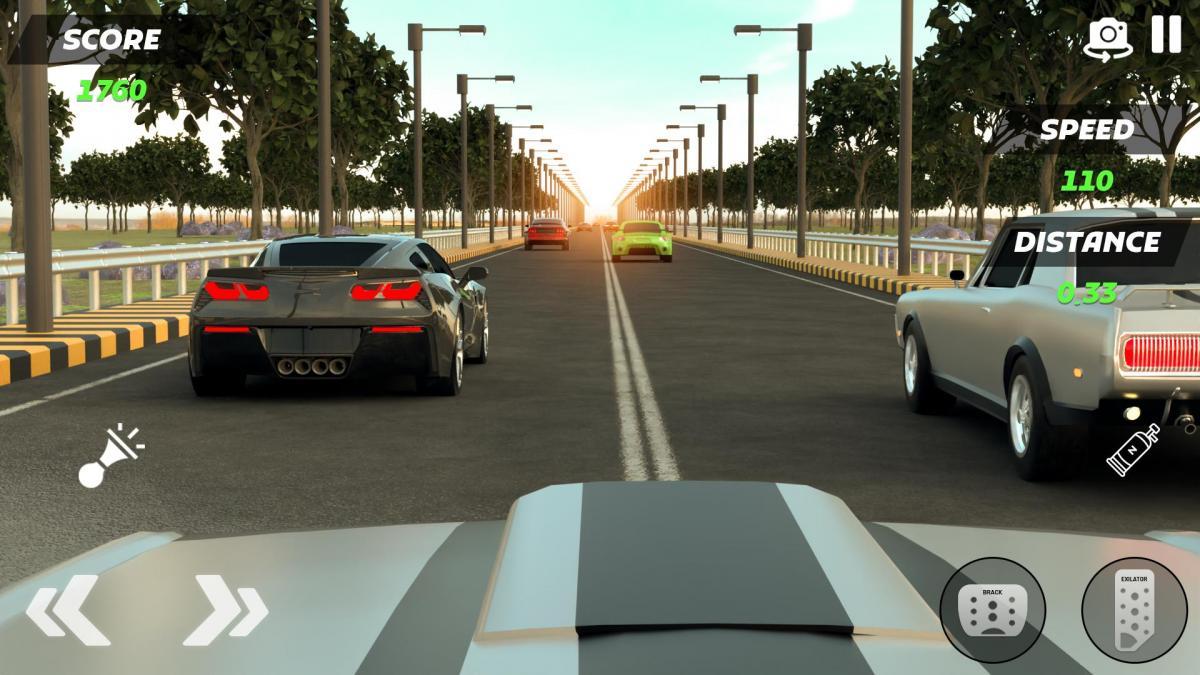Step on the accelerator pedal
The width and height of the screenshot is (1200, 675).
coord(1133,609)
